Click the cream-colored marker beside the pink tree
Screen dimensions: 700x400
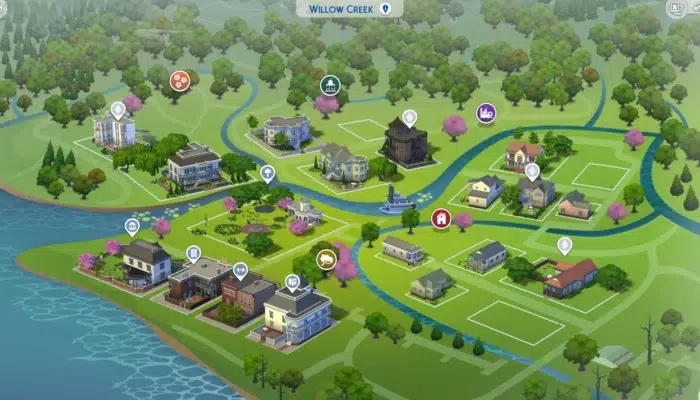(326, 259)
